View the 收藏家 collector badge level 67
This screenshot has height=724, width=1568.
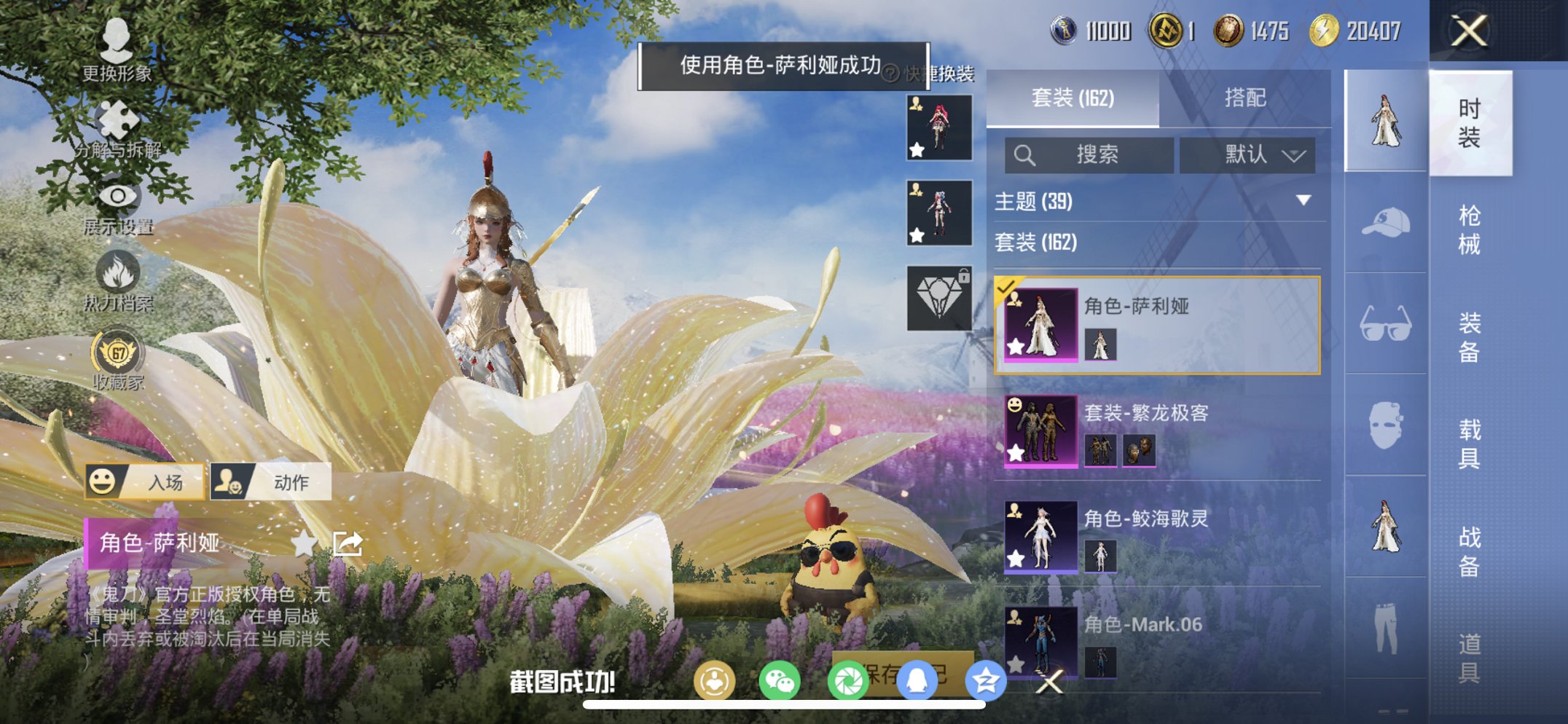pyautogui.click(x=117, y=352)
